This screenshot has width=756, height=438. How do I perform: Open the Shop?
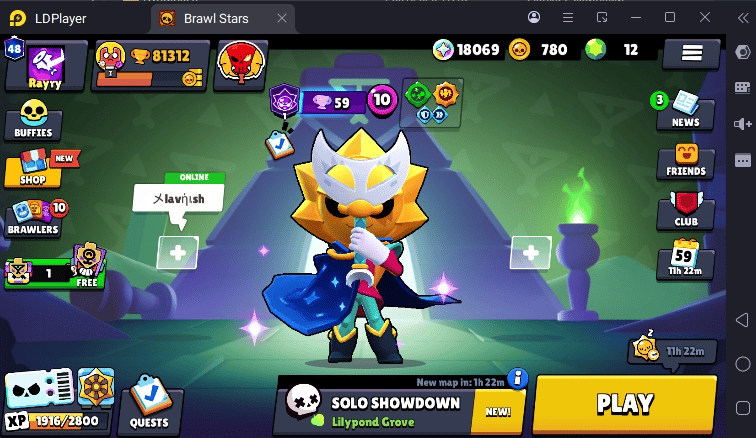pos(33,169)
